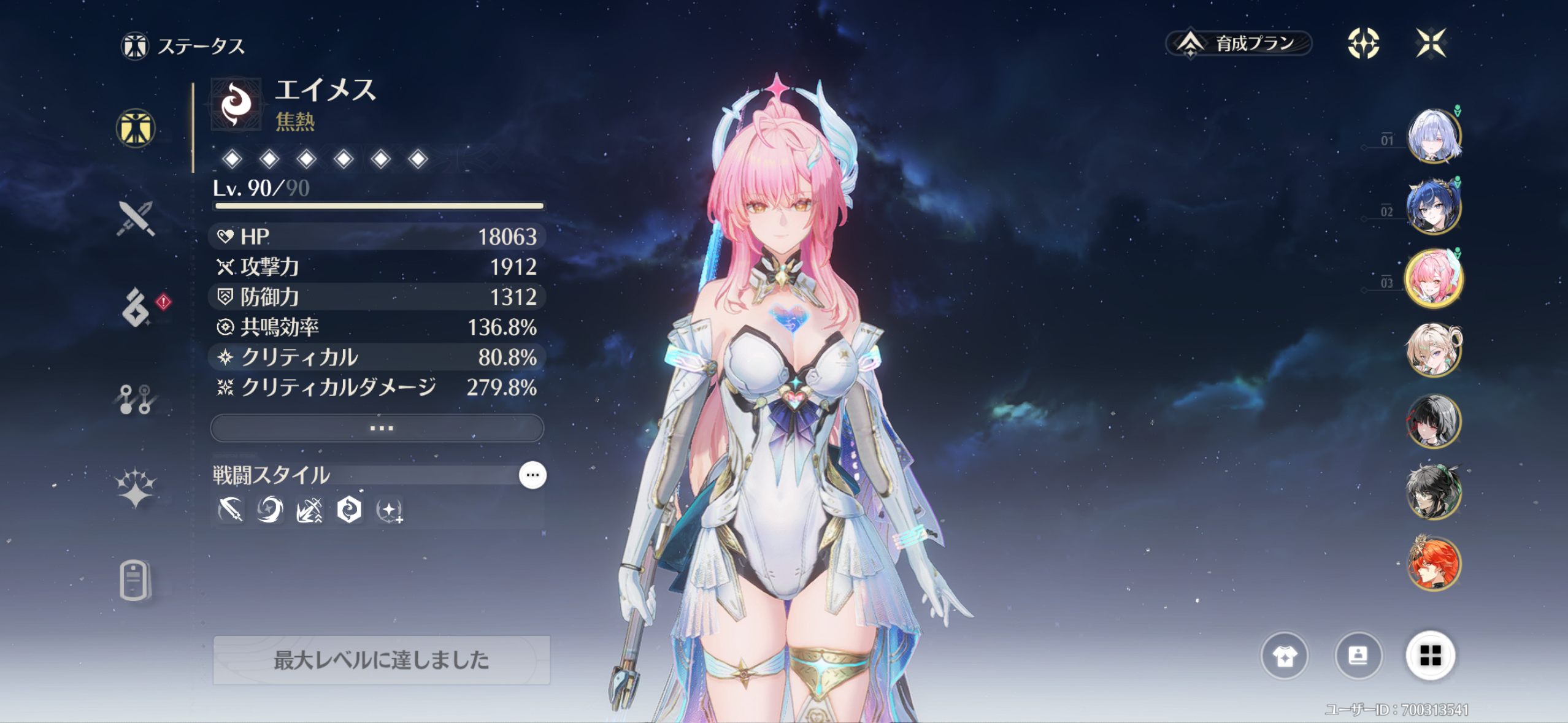Screen dimensions: 1568x723
Task: Choose the blonde character portrait
Action: pyautogui.click(x=1434, y=350)
